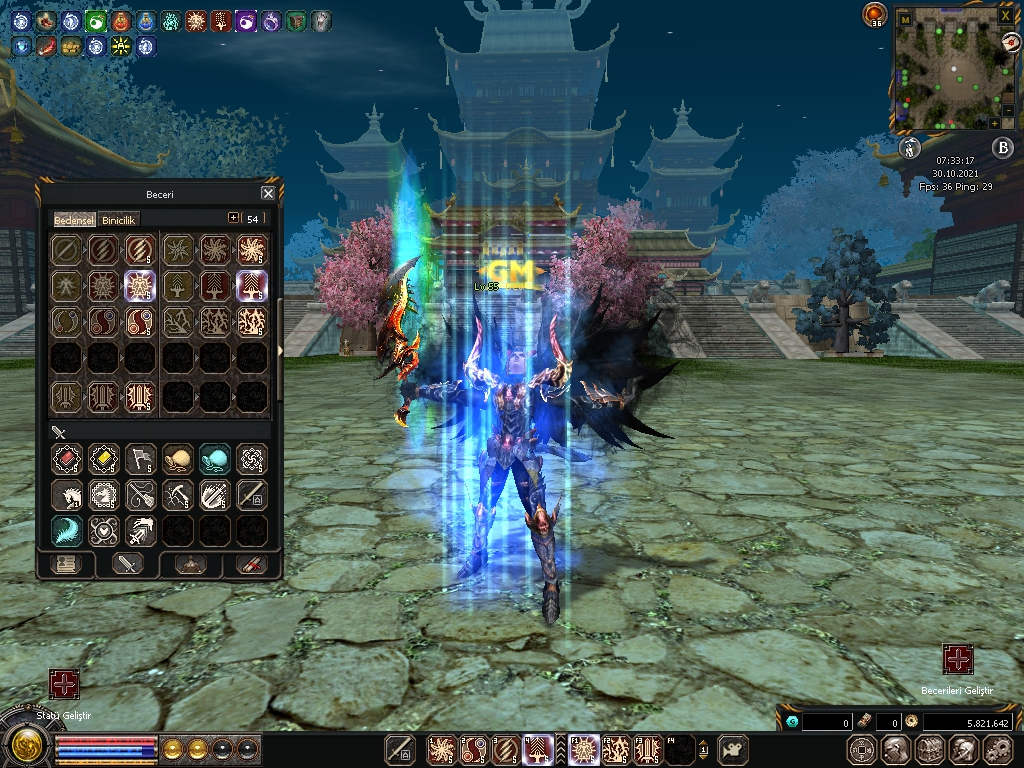Open the sword tab at window bottom
This screenshot has width=1024, height=768.
point(127,564)
